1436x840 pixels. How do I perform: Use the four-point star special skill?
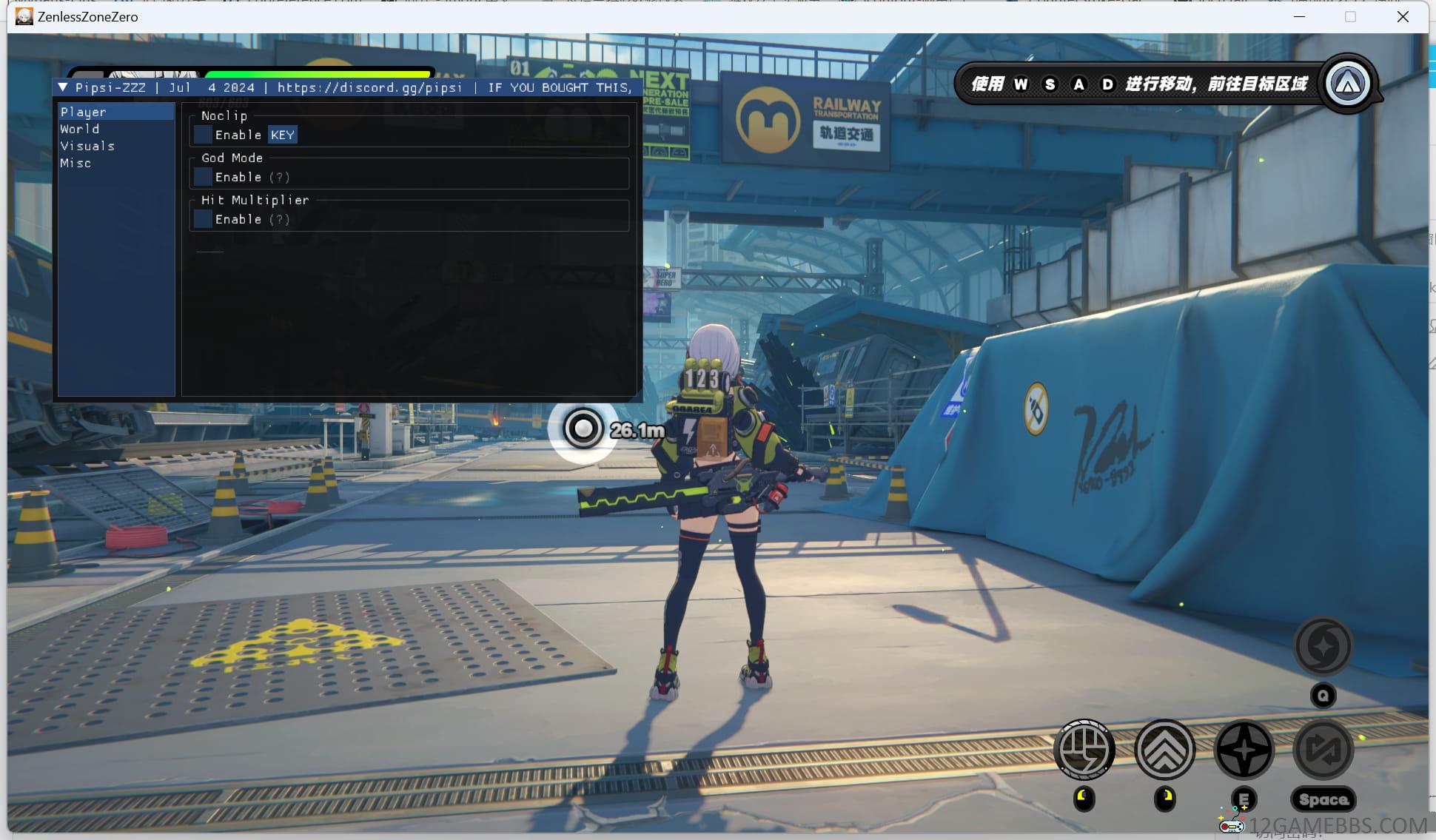coord(1244,750)
